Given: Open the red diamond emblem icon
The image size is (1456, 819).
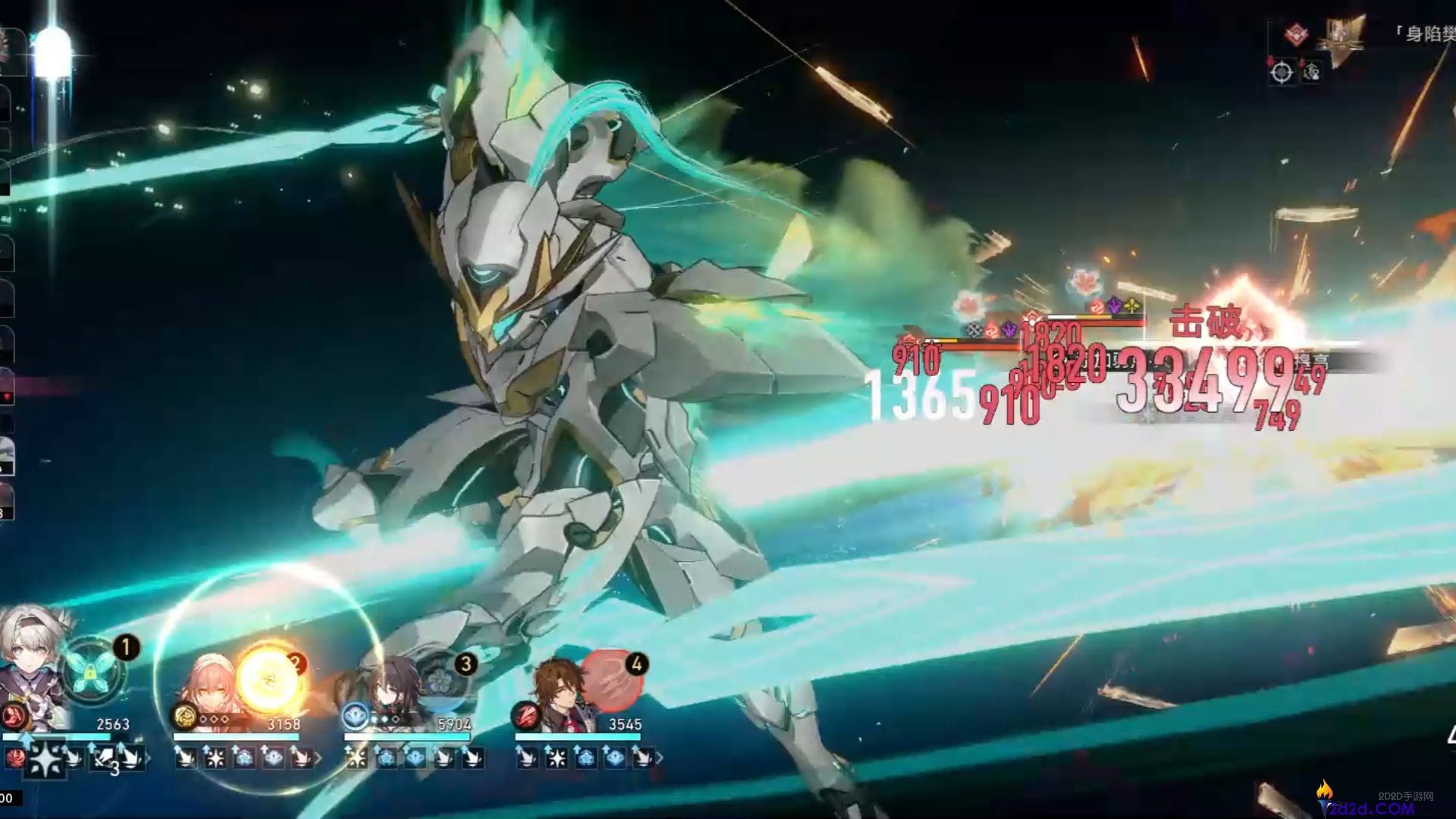Looking at the screenshot, I should click(1297, 34).
